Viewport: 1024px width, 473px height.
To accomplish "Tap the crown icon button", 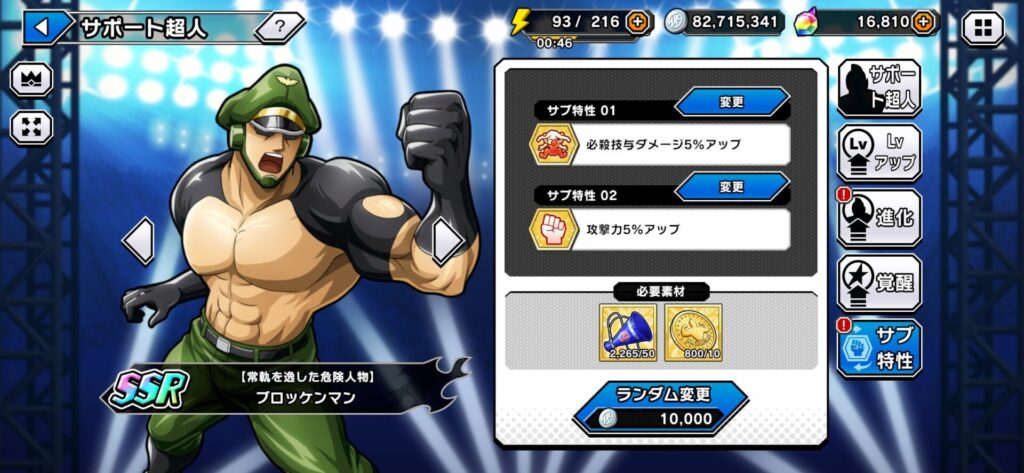I will [32, 80].
